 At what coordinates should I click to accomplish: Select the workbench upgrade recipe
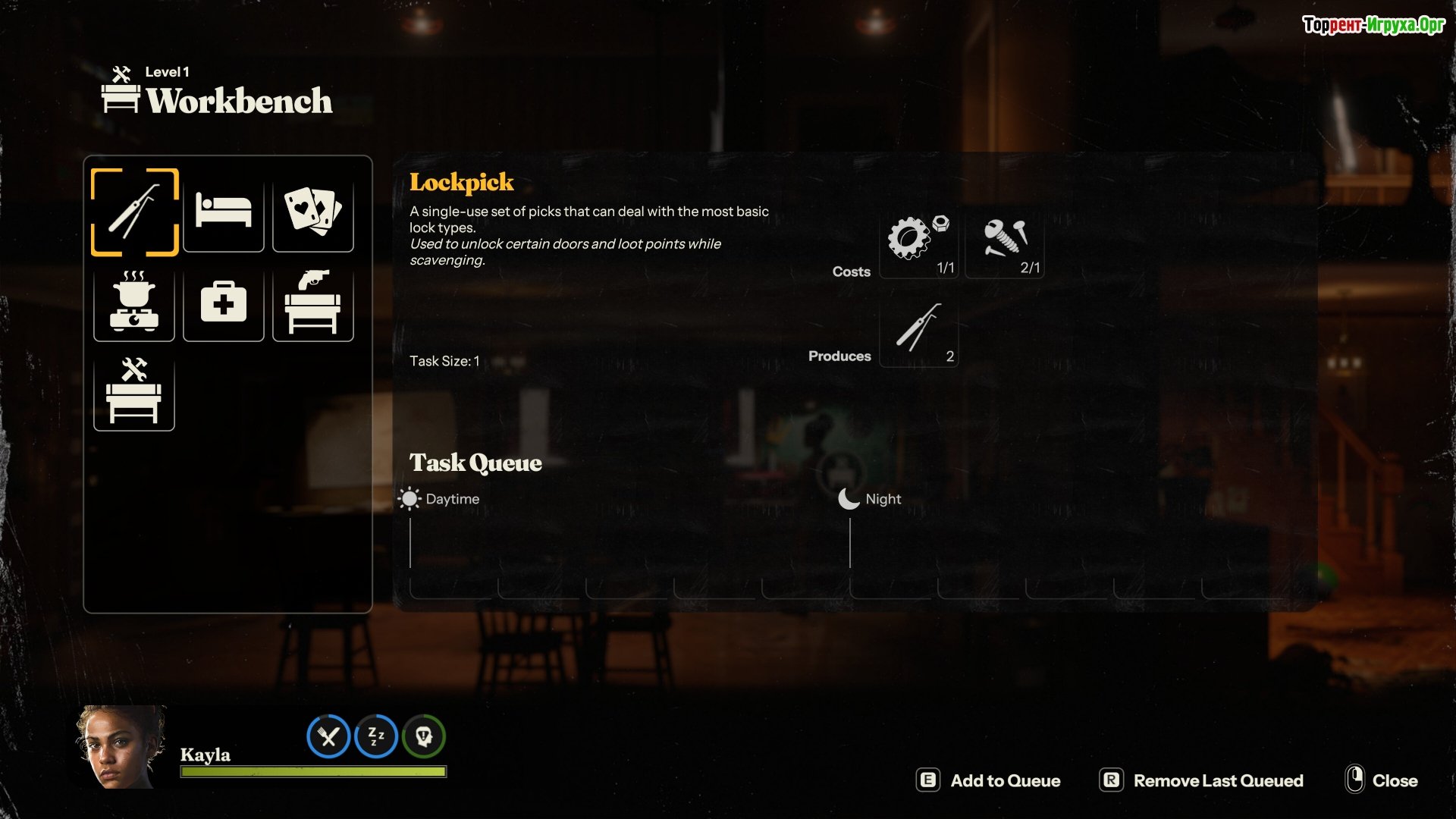pyautogui.click(x=134, y=391)
